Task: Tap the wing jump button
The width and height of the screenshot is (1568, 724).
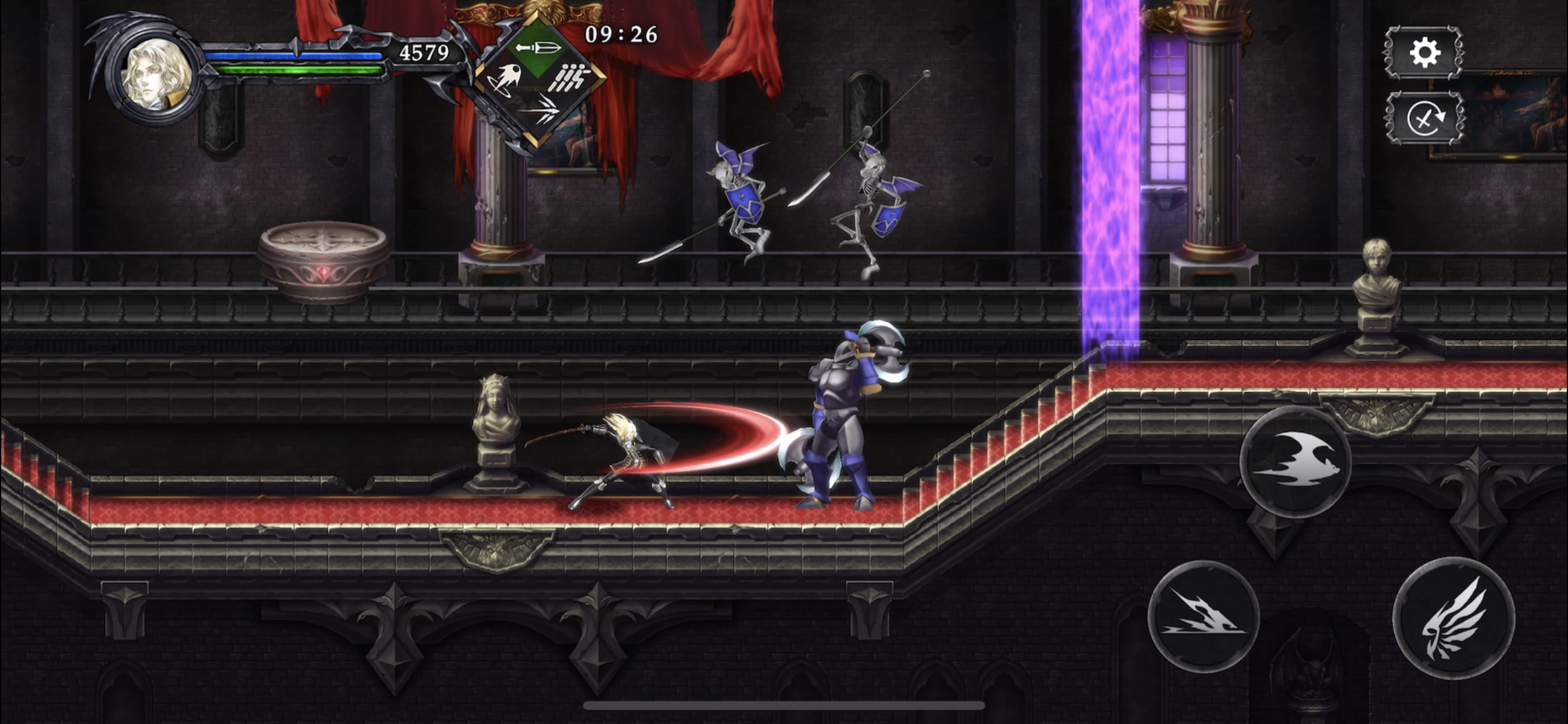Action: click(x=1453, y=617)
